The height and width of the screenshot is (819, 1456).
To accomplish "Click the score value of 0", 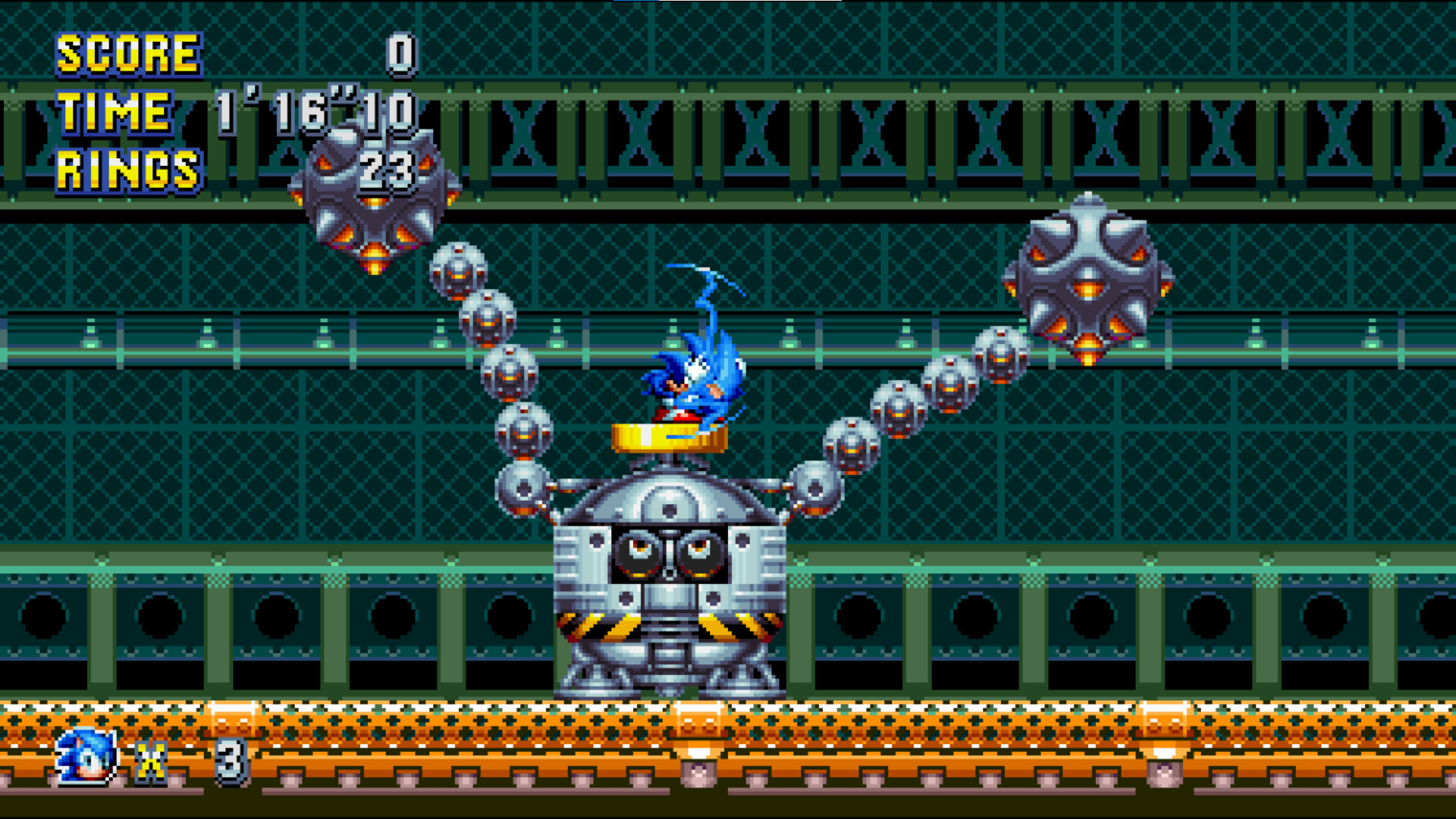I will click(400, 53).
